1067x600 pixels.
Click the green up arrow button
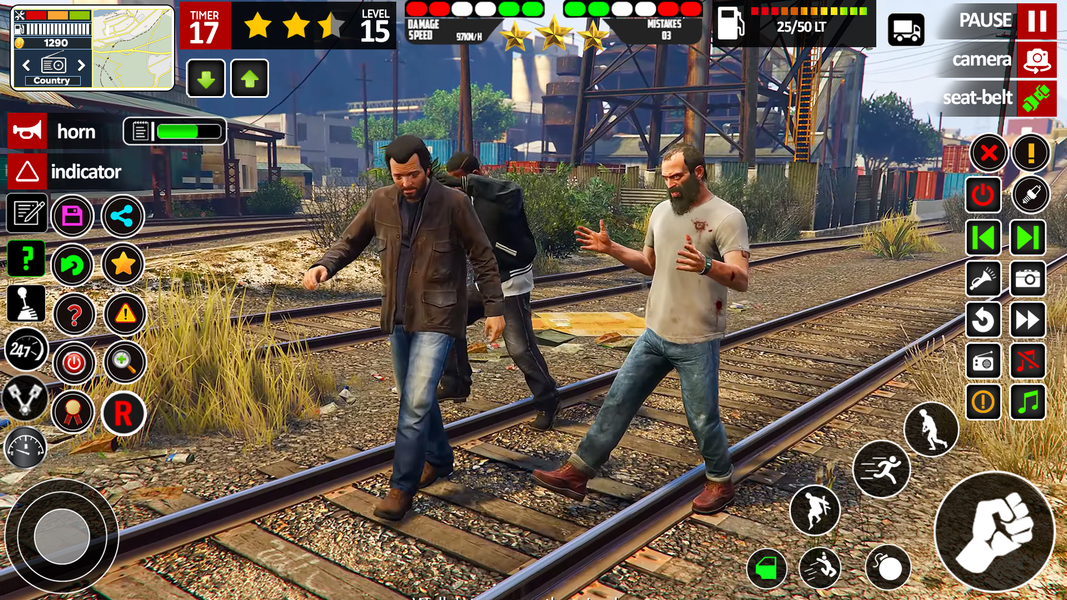250,79
